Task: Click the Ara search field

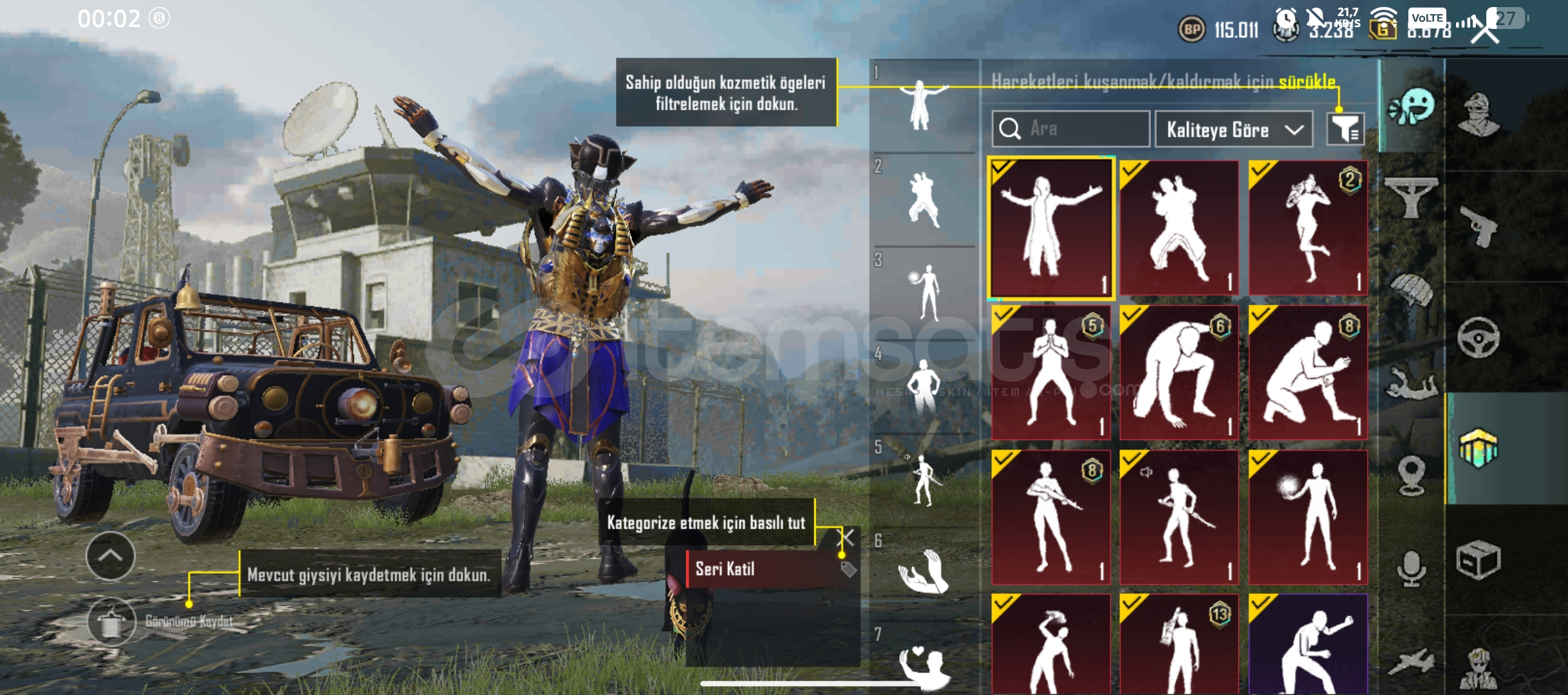Action: (x=1069, y=129)
